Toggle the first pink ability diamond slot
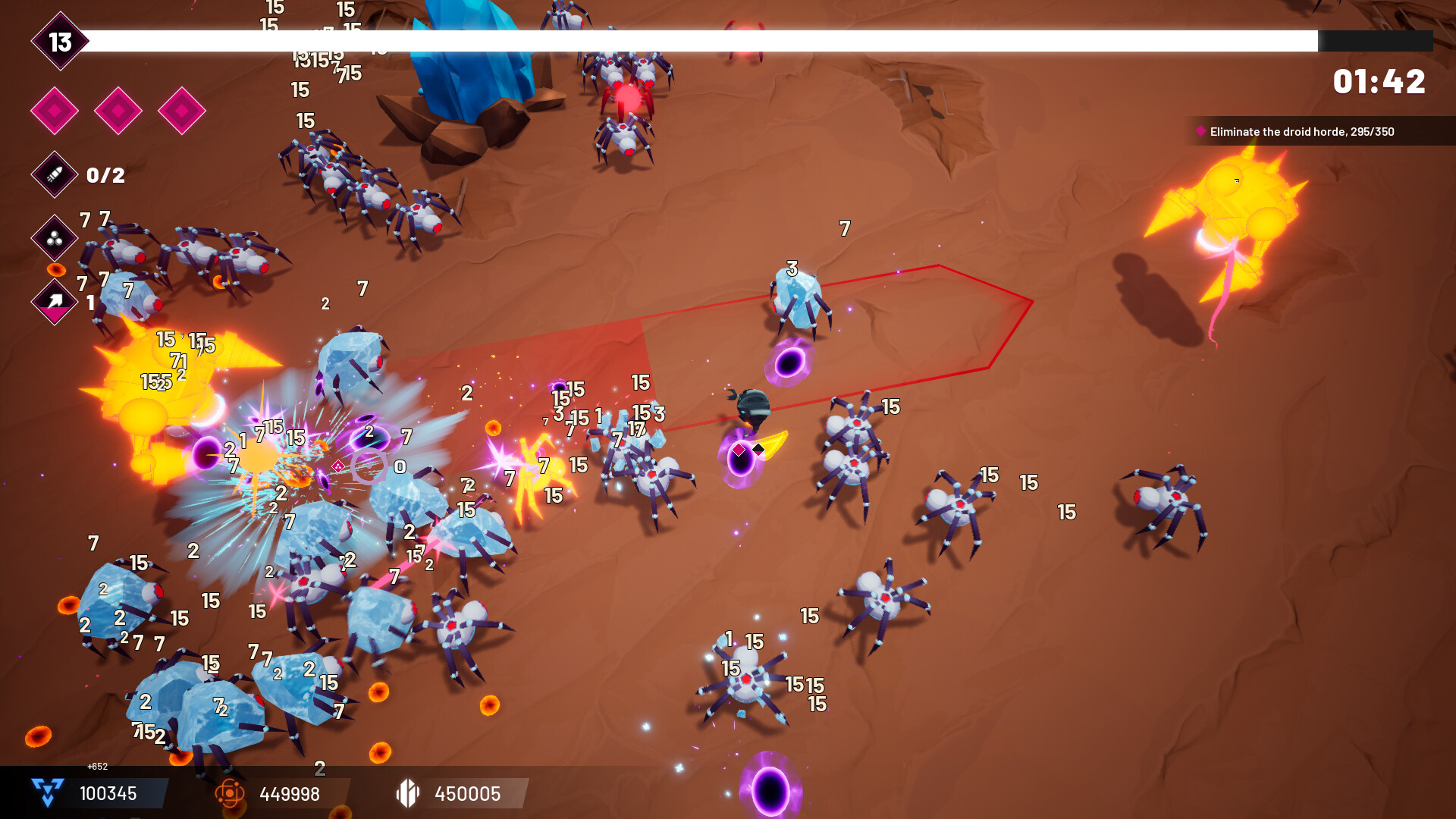The width and height of the screenshot is (1456, 819). [x=54, y=110]
